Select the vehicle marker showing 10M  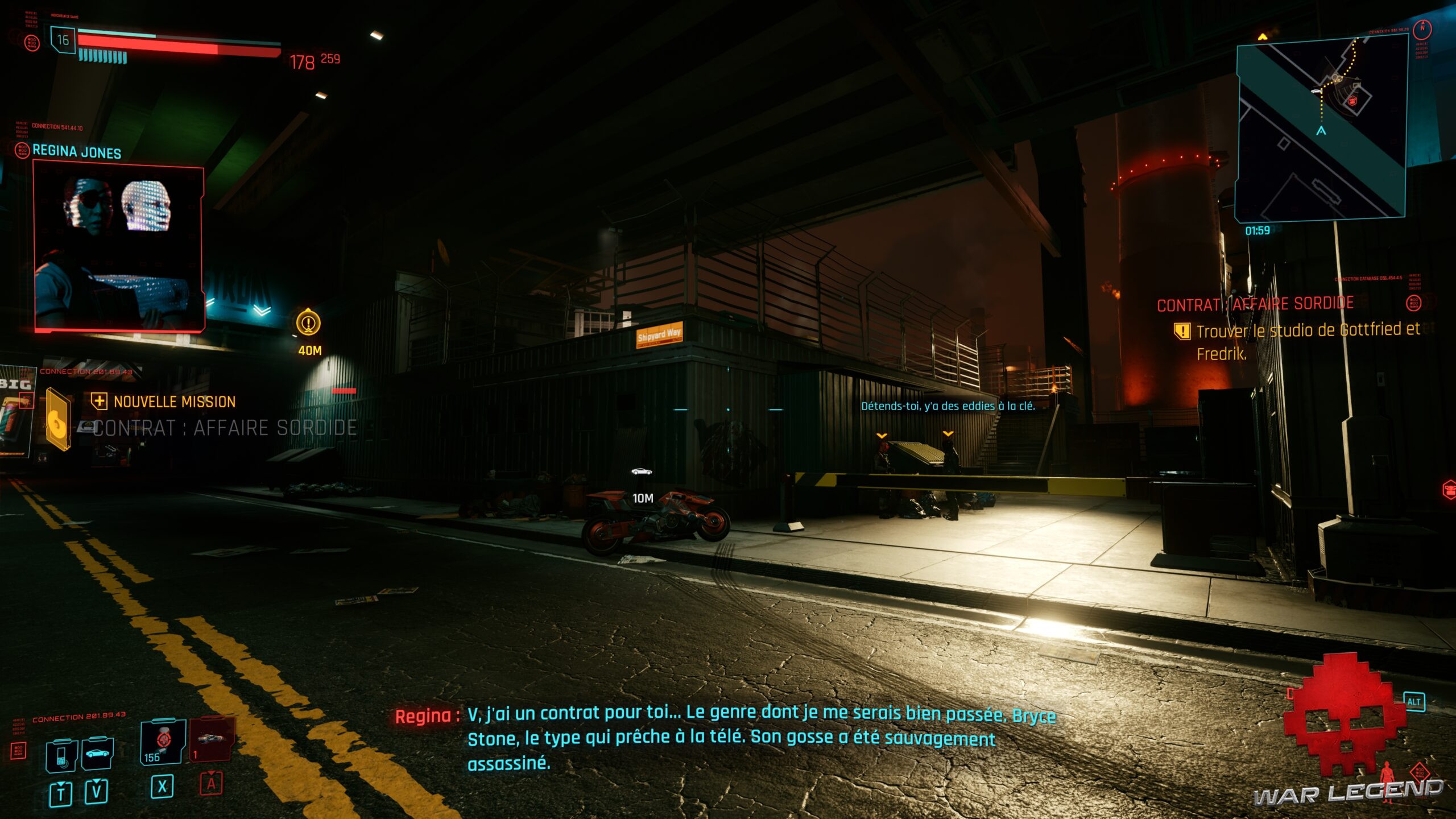(x=642, y=472)
